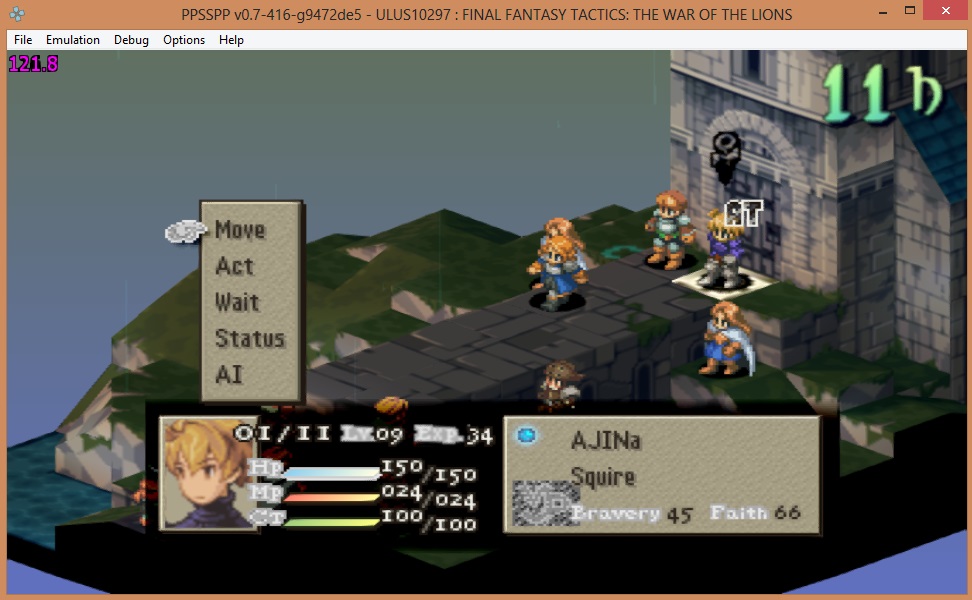972x600 pixels.
Task: Open the emulator Options menu
Action: [x=184, y=40]
